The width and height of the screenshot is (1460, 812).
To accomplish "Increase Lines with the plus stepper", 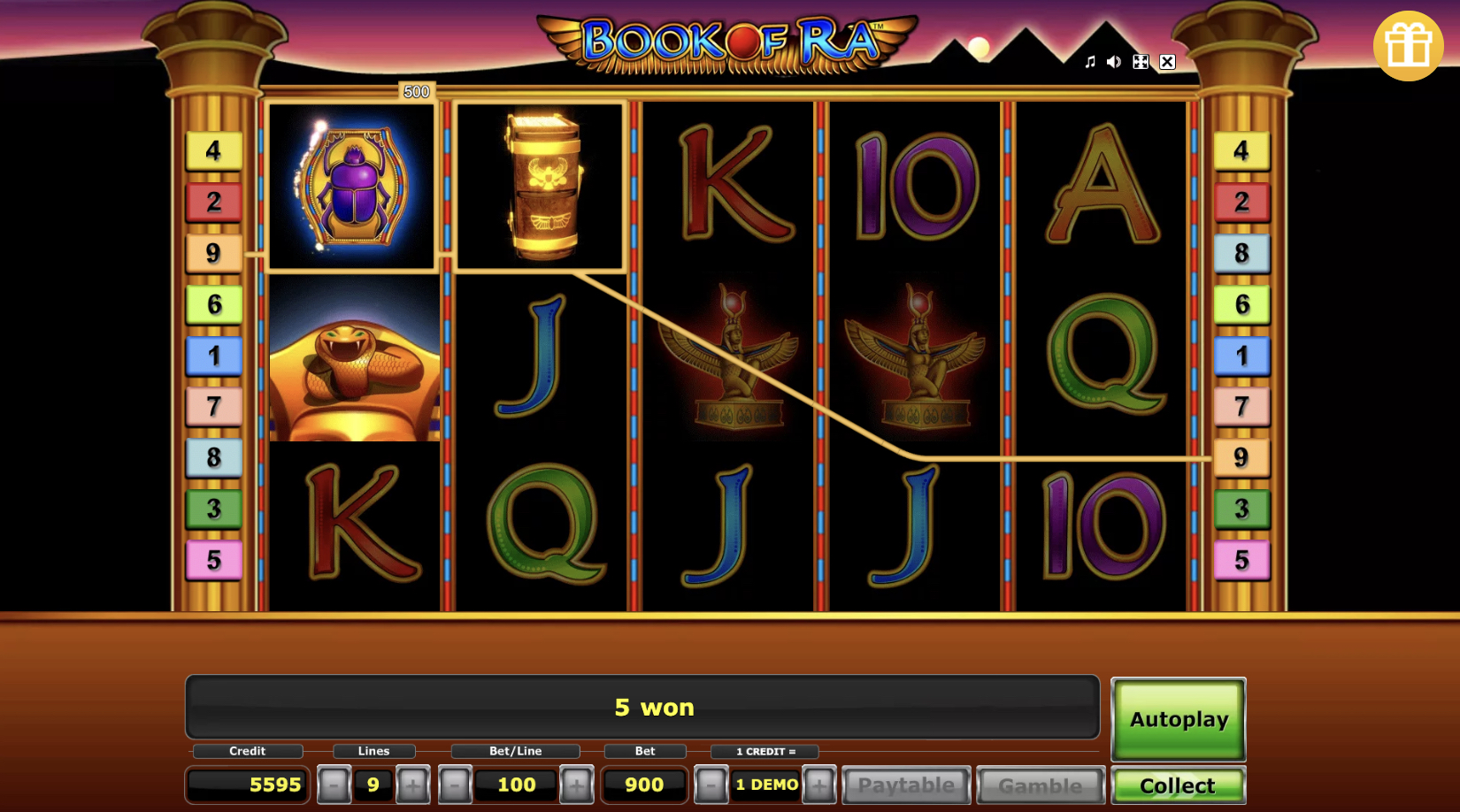I will (412, 784).
